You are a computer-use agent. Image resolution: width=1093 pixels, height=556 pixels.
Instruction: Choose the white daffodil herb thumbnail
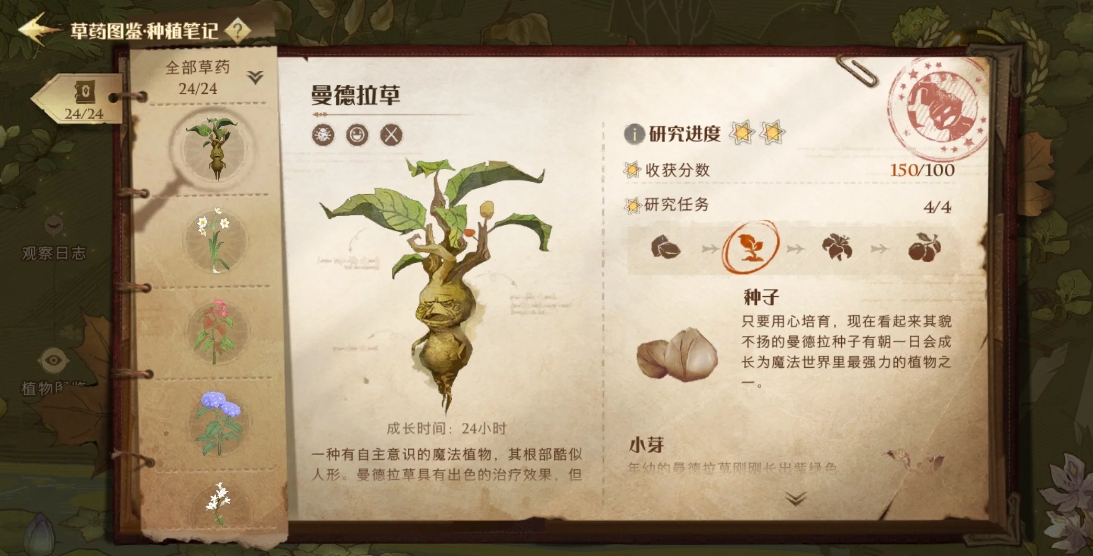pos(214,239)
